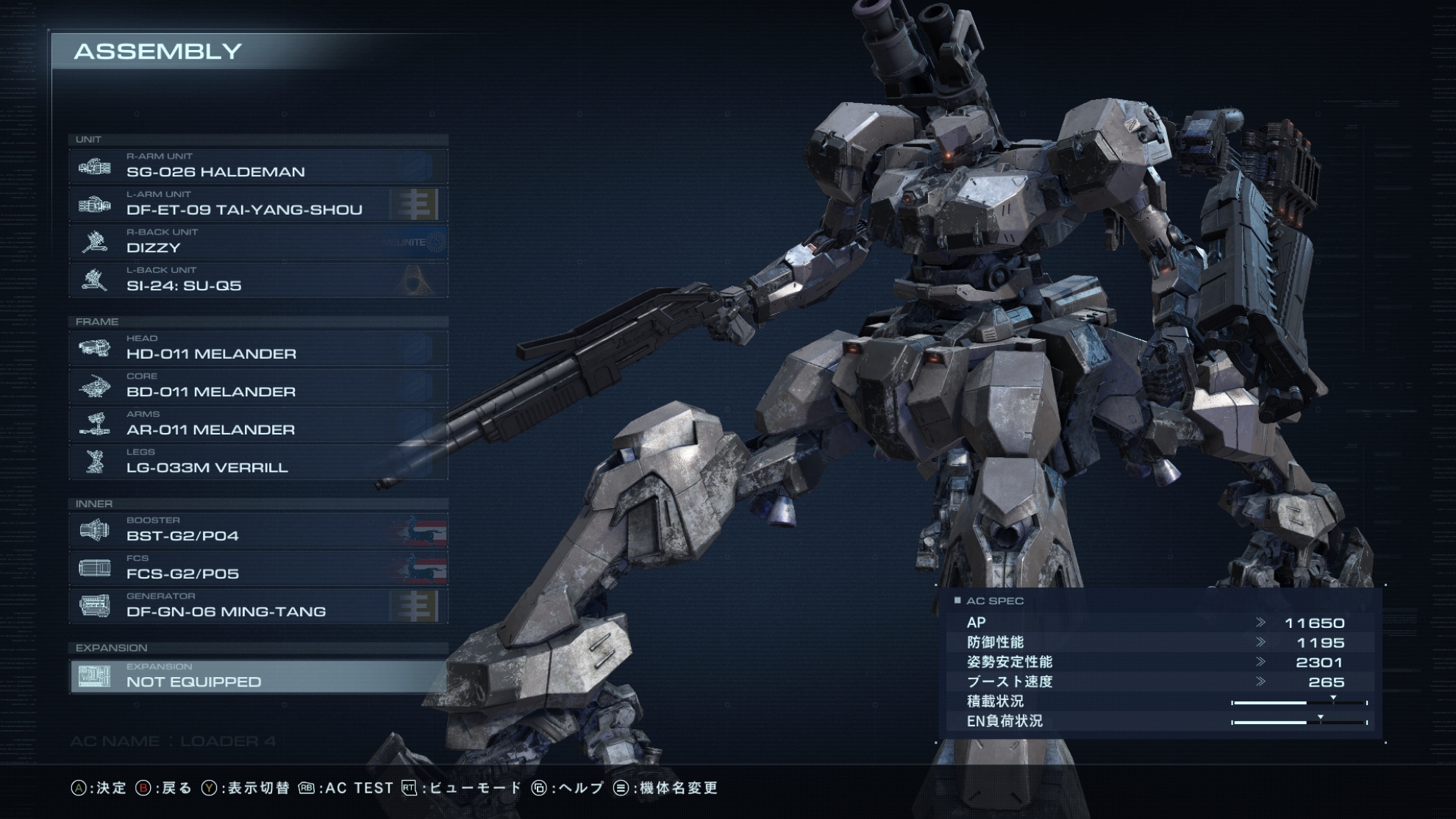
Task: Open the HD-011 MELANDER head slot
Action: click(257, 348)
